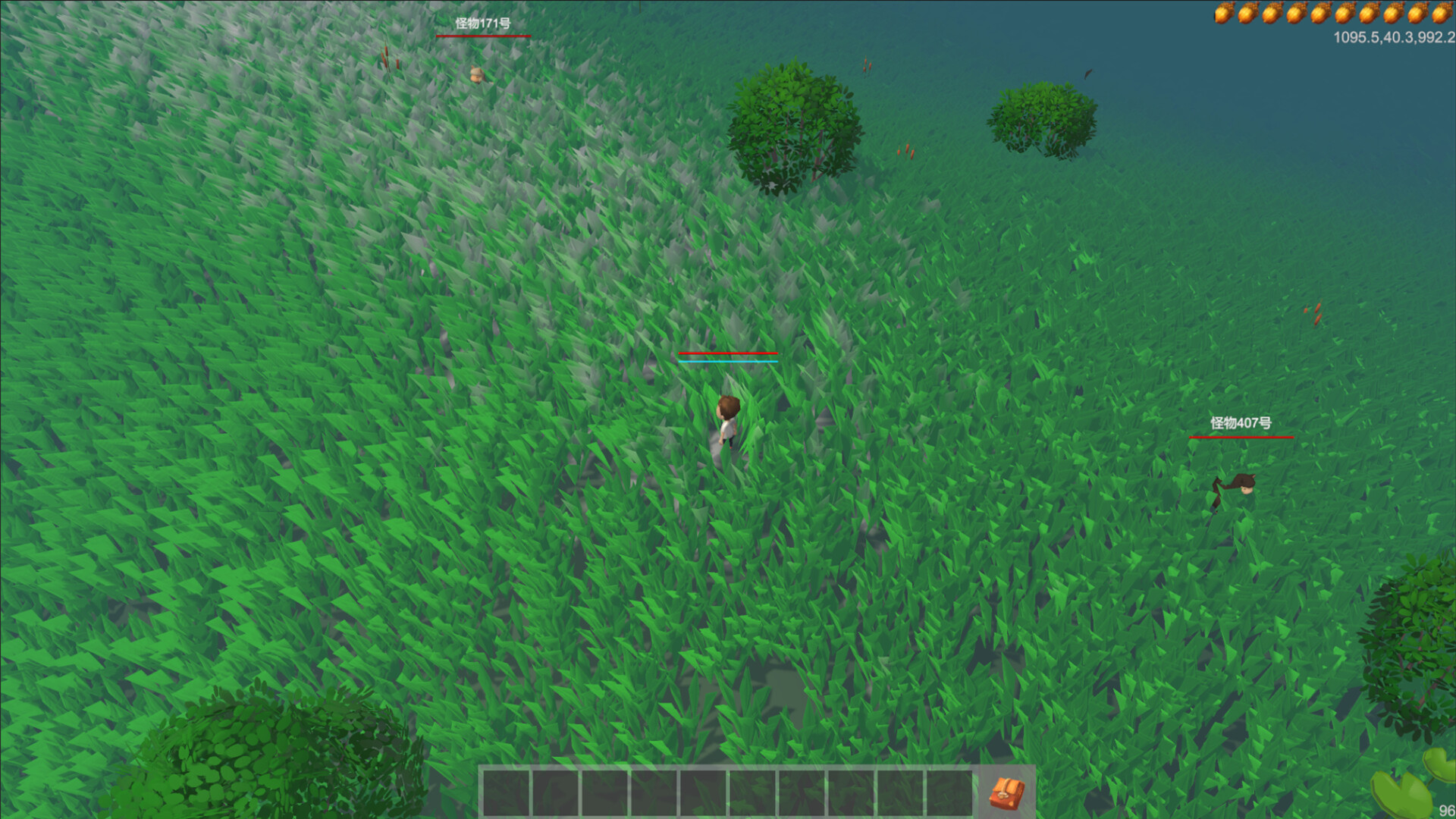
Task: Click the red health bar above the player
Action: coord(729,354)
